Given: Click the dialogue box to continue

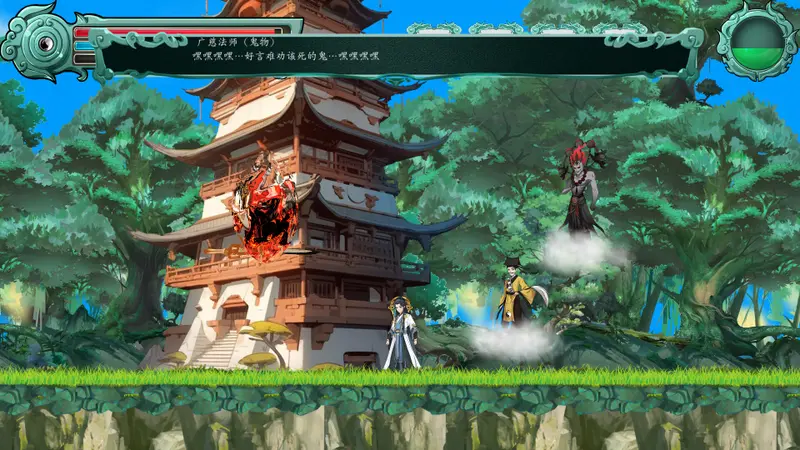Looking at the screenshot, I should (x=400, y=53).
